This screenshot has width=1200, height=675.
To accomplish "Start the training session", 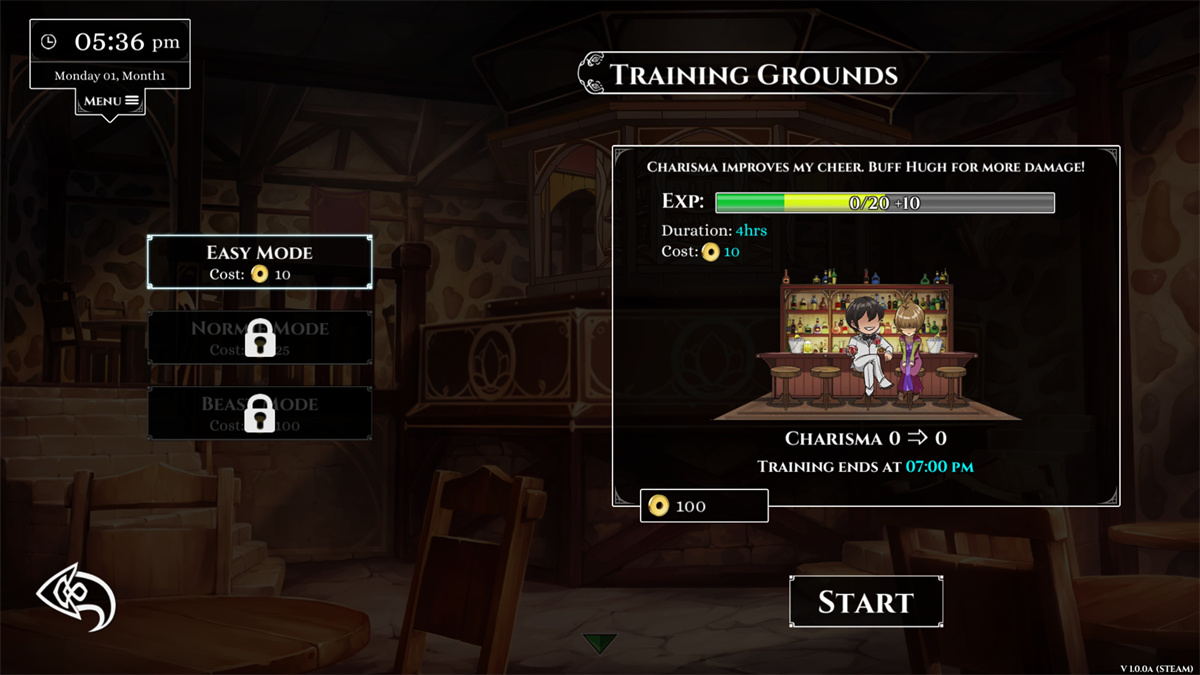I will tap(866, 602).
